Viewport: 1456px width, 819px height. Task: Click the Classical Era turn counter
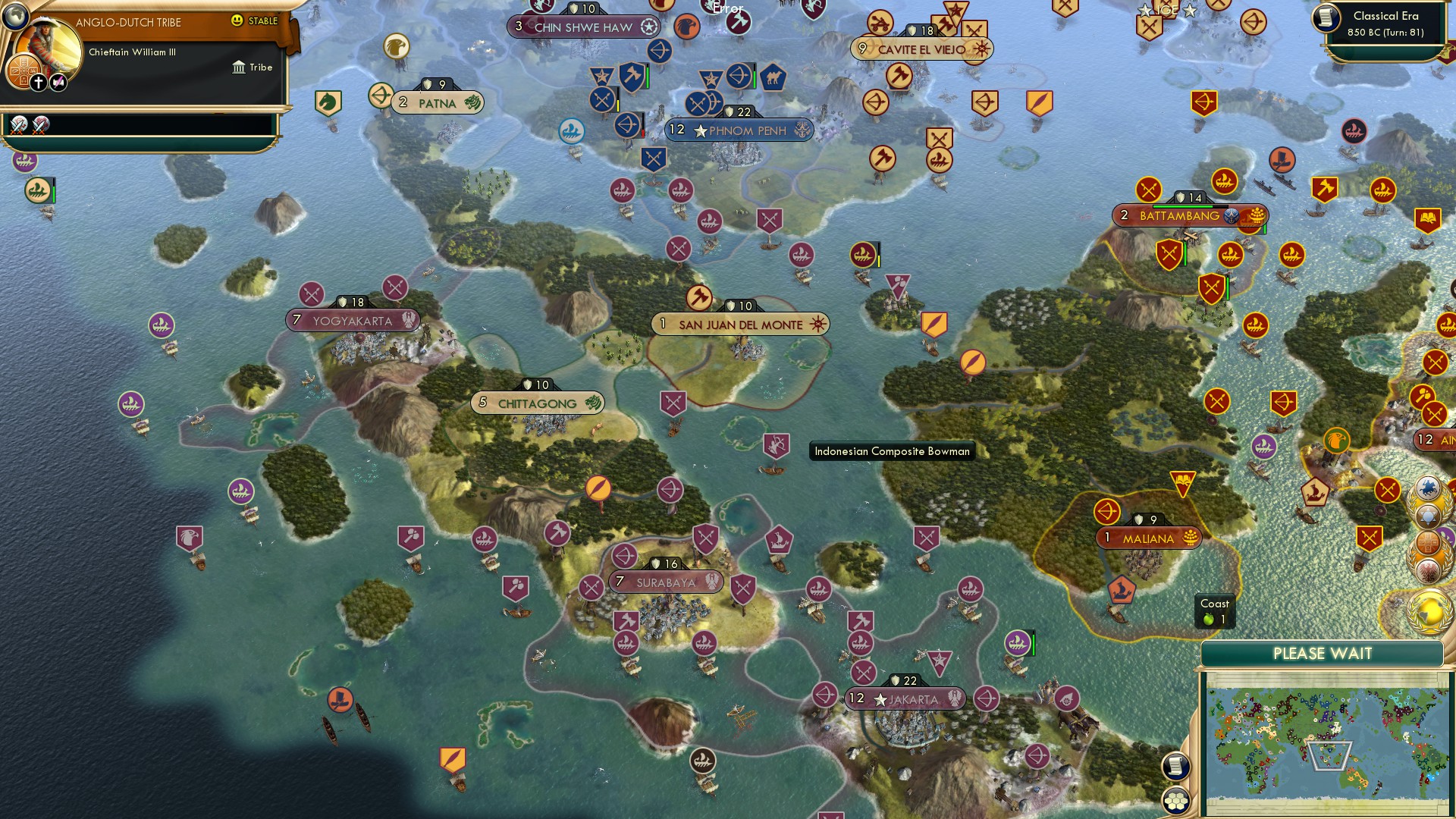pyautogui.click(x=1389, y=24)
